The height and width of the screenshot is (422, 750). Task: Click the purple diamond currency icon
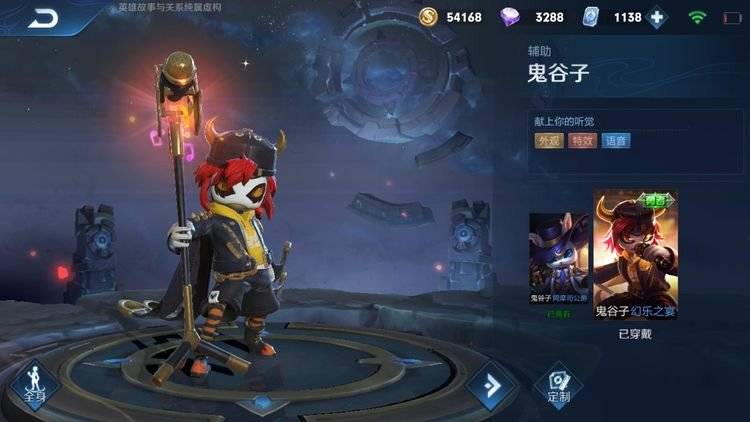tap(517, 17)
